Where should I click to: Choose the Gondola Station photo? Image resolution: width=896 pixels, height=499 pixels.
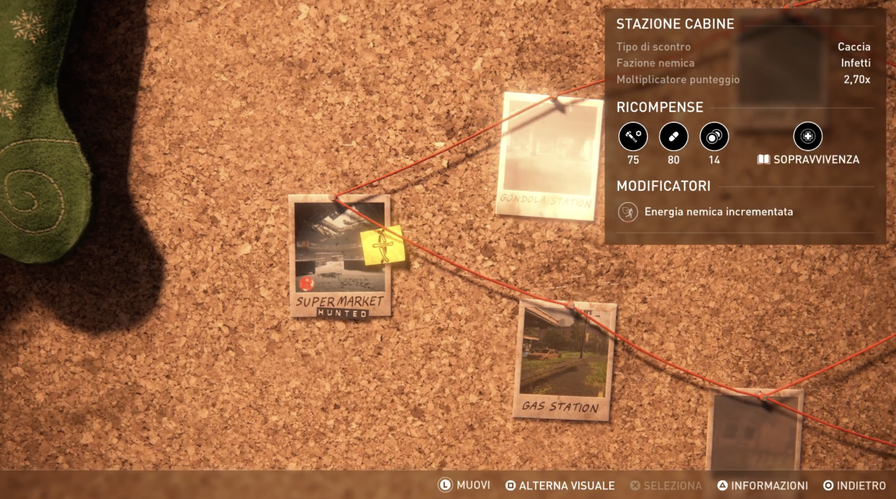point(548,155)
